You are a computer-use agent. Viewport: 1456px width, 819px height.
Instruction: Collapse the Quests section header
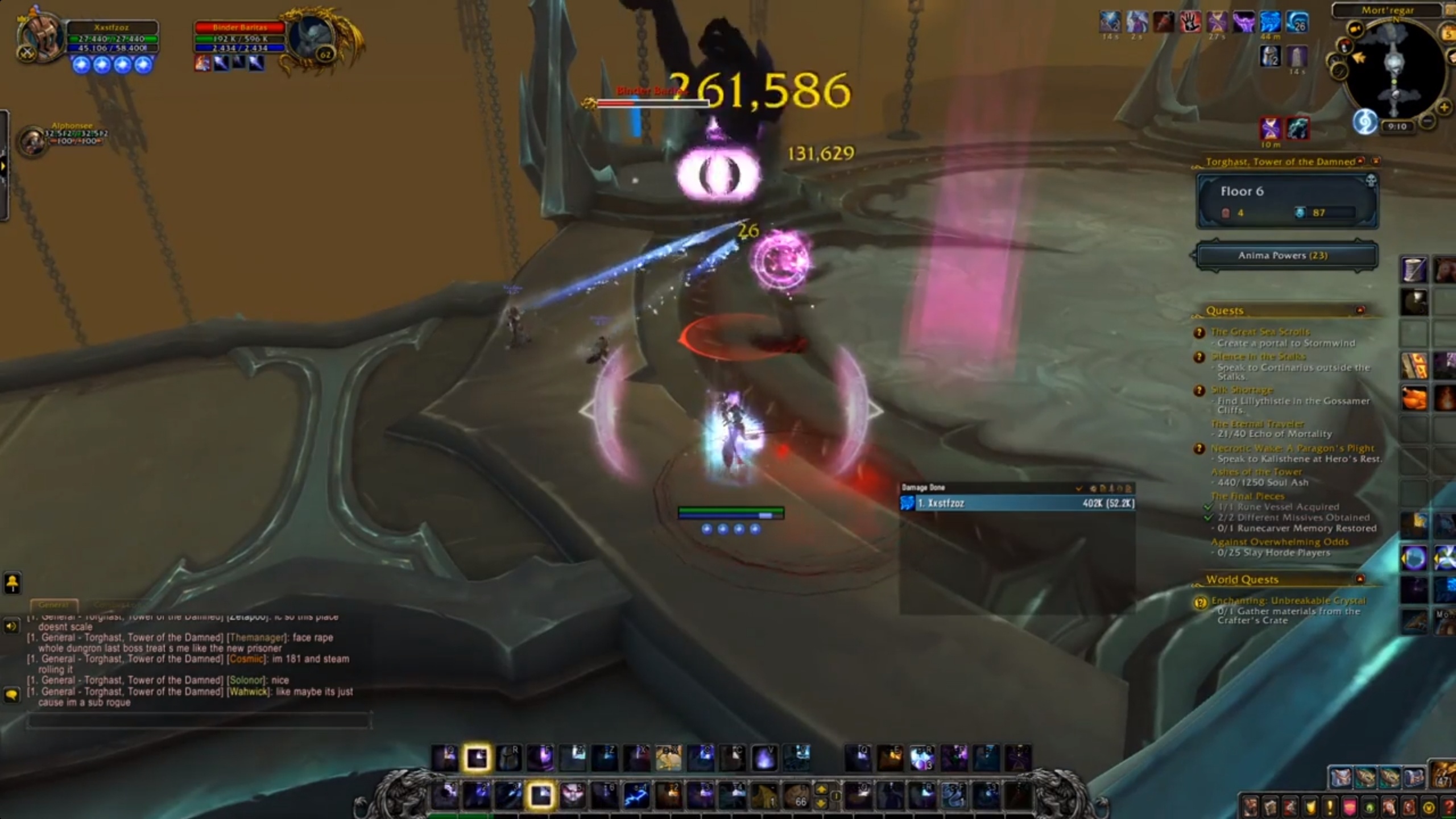click(1360, 310)
